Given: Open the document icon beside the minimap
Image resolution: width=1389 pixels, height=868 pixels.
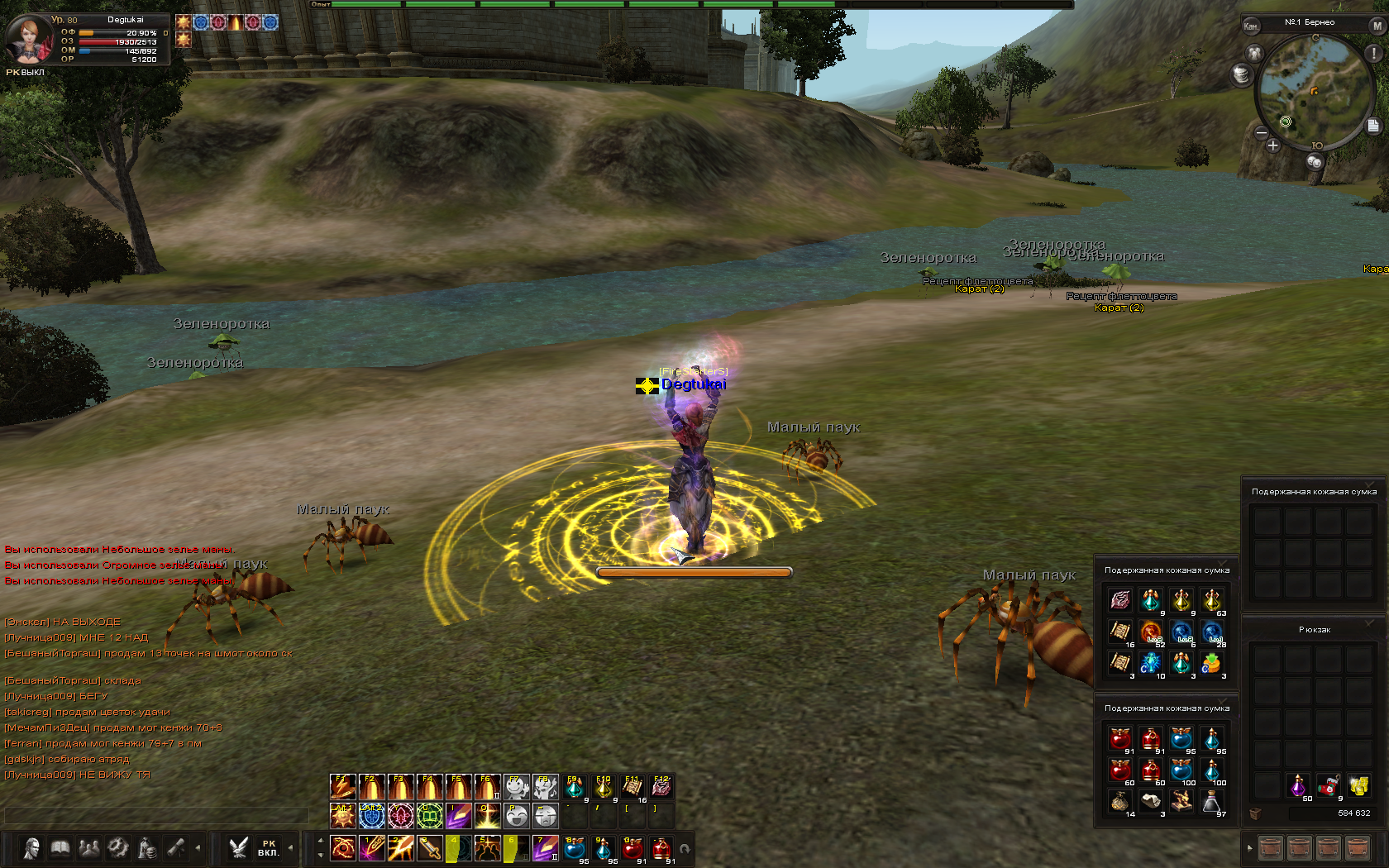Looking at the screenshot, I should 1373,126.
